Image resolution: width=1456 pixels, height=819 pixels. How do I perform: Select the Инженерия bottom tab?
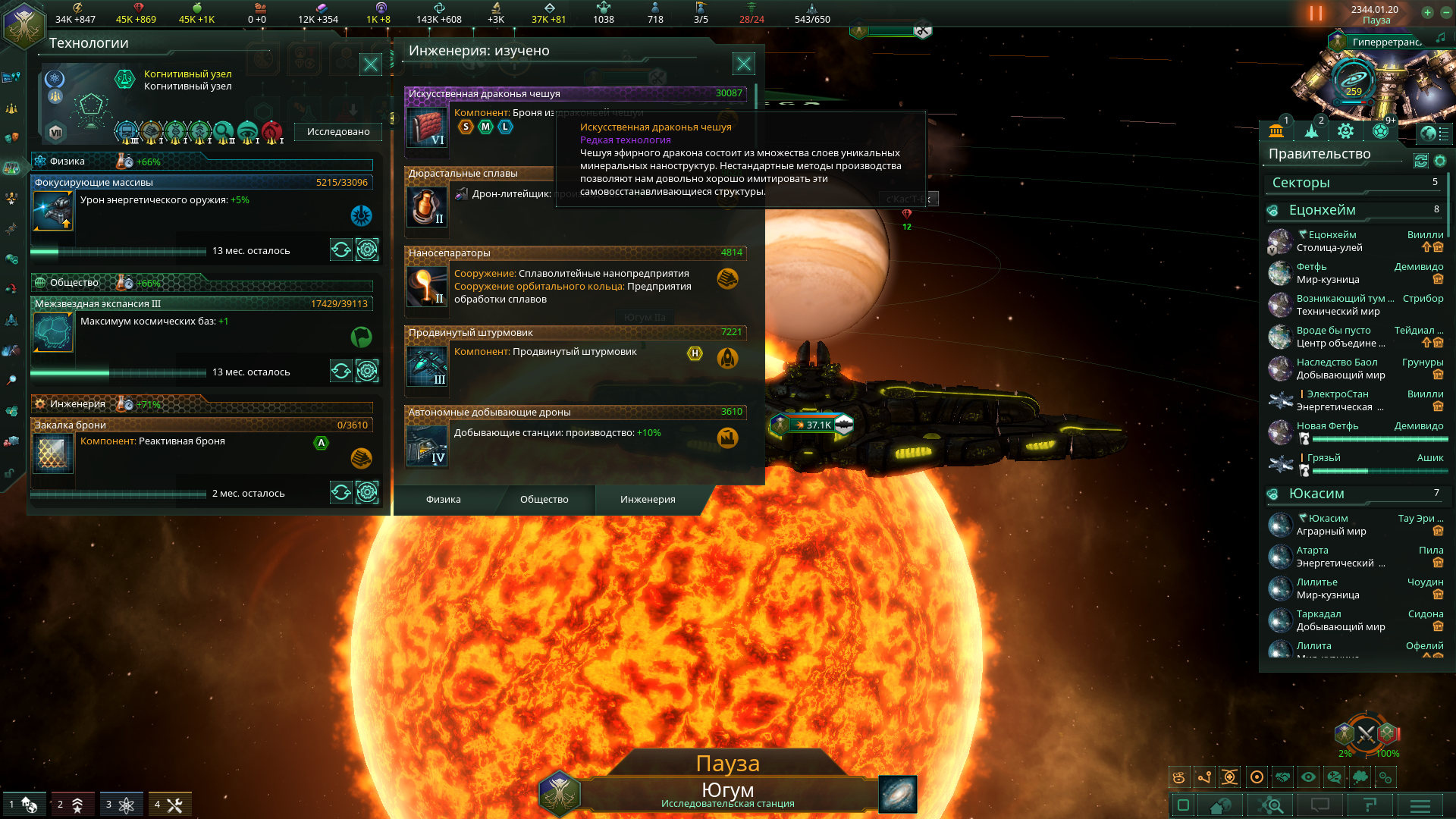648,499
